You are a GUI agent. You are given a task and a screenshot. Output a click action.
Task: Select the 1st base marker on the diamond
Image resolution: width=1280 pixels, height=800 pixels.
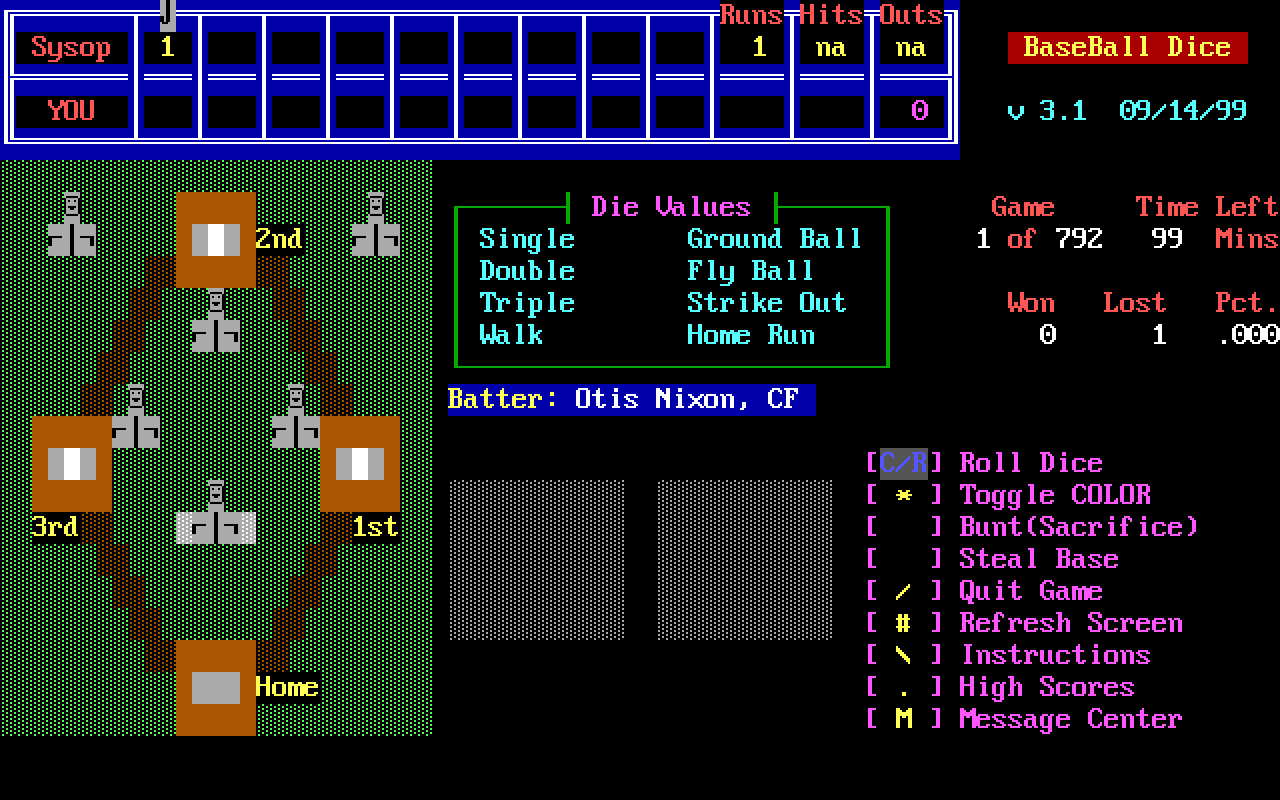click(x=360, y=463)
